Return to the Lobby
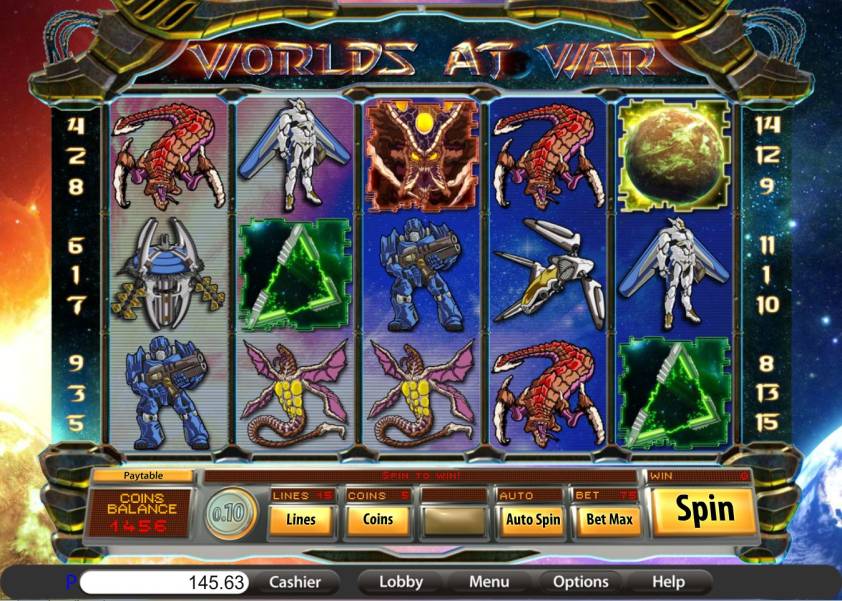 (401, 581)
